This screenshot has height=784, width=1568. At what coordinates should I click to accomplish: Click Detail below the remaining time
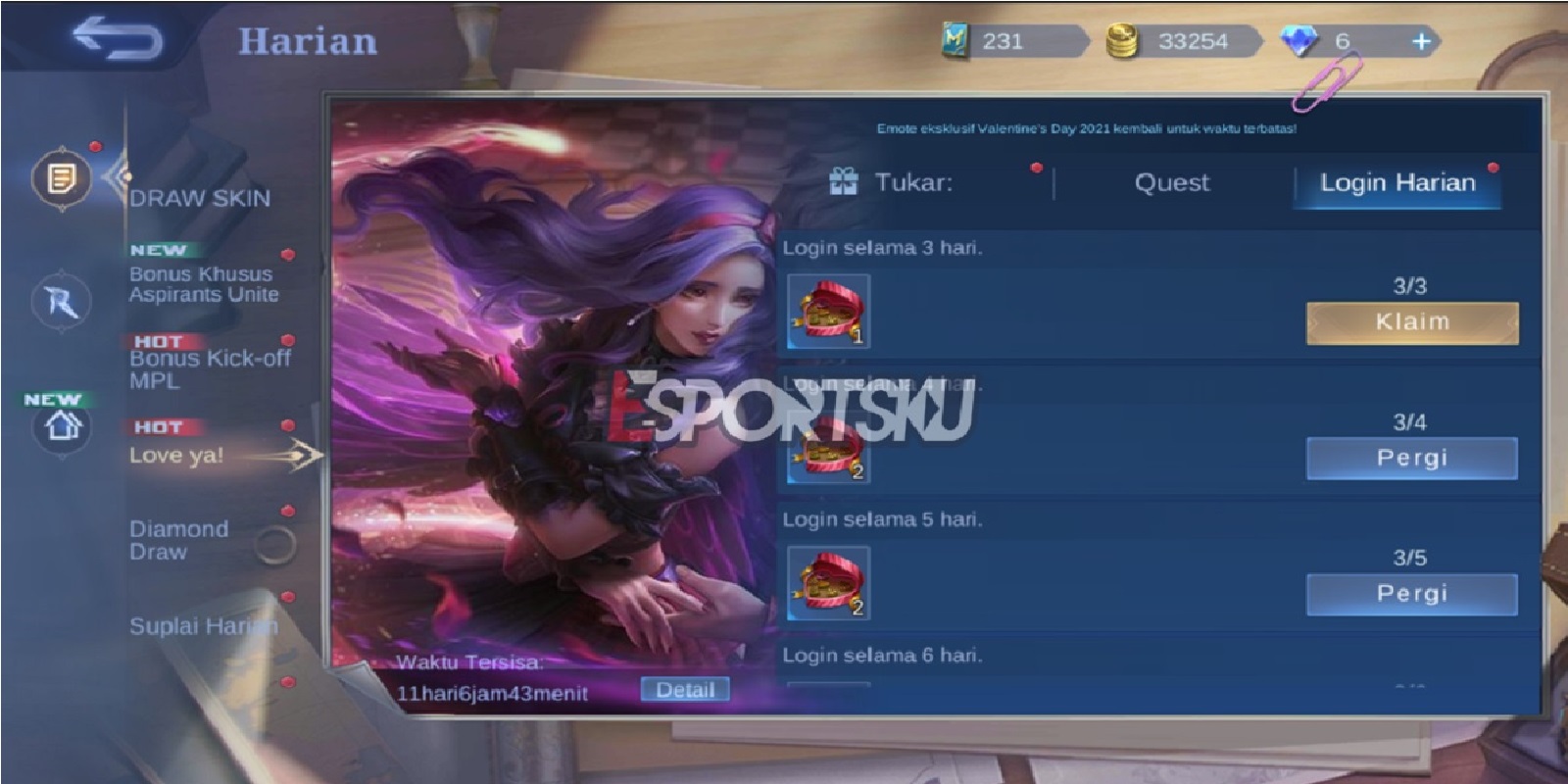[687, 690]
